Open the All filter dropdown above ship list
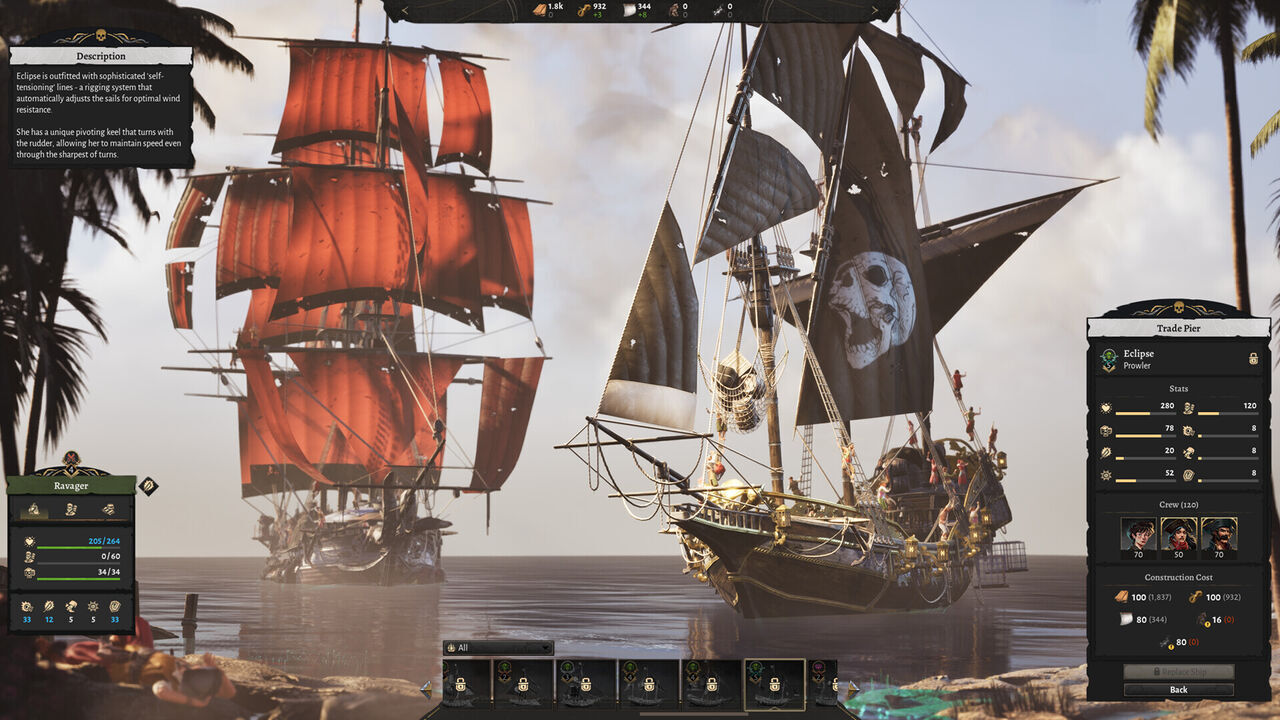The image size is (1280, 720). tap(497, 648)
